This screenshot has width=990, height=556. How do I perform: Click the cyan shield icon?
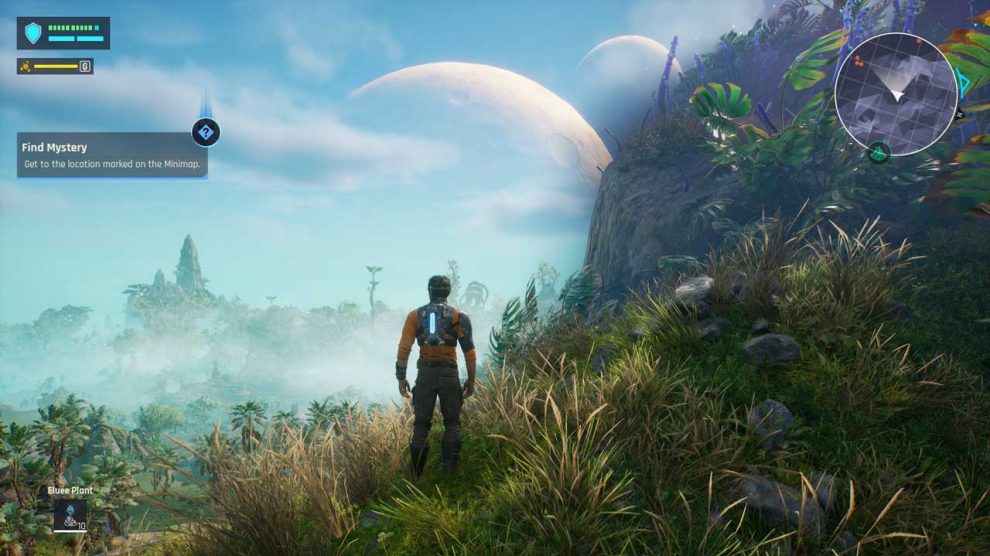34,33
